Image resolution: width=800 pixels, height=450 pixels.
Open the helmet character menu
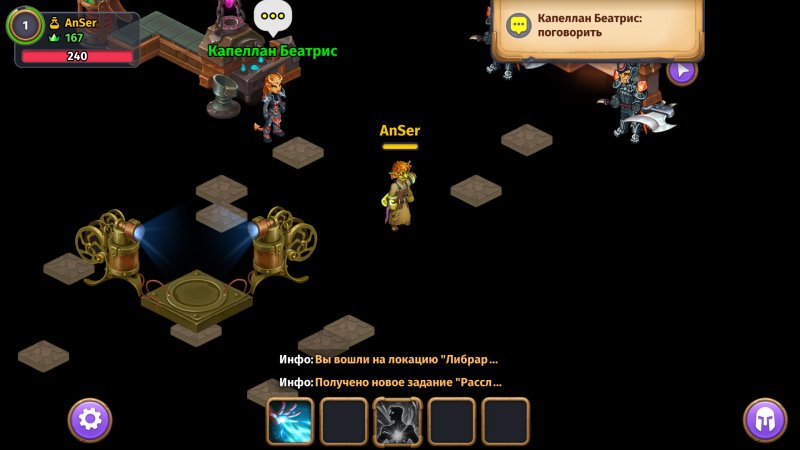click(765, 419)
